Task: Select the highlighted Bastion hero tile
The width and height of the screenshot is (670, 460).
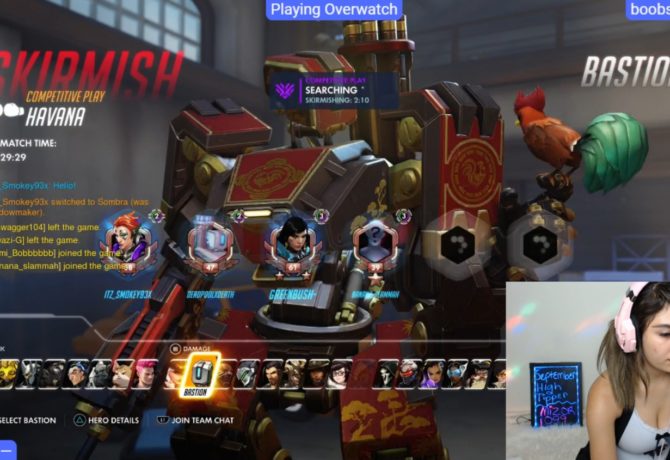Action: pos(201,375)
